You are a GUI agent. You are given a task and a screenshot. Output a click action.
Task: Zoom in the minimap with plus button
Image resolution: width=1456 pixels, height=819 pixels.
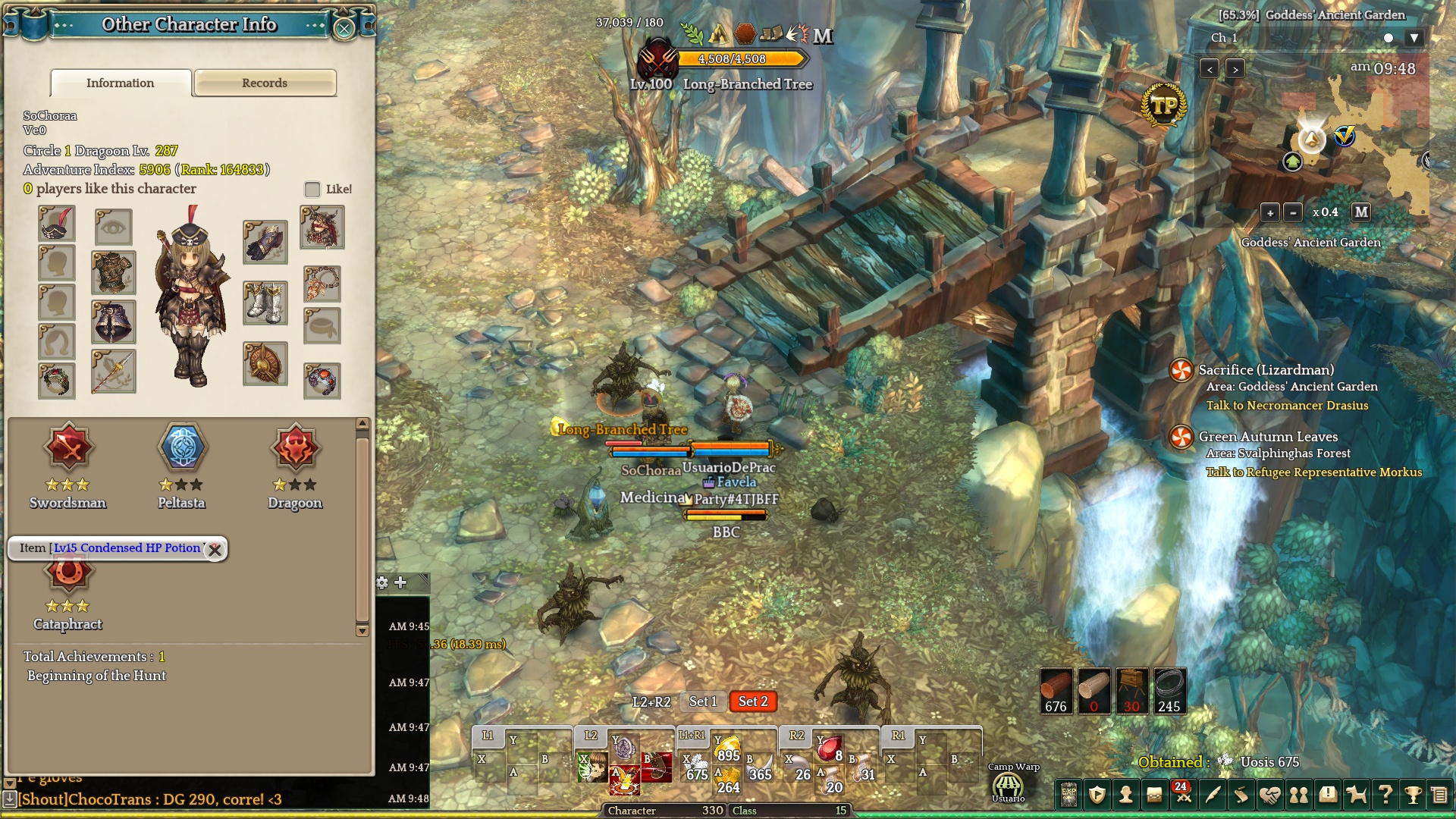click(x=1270, y=212)
